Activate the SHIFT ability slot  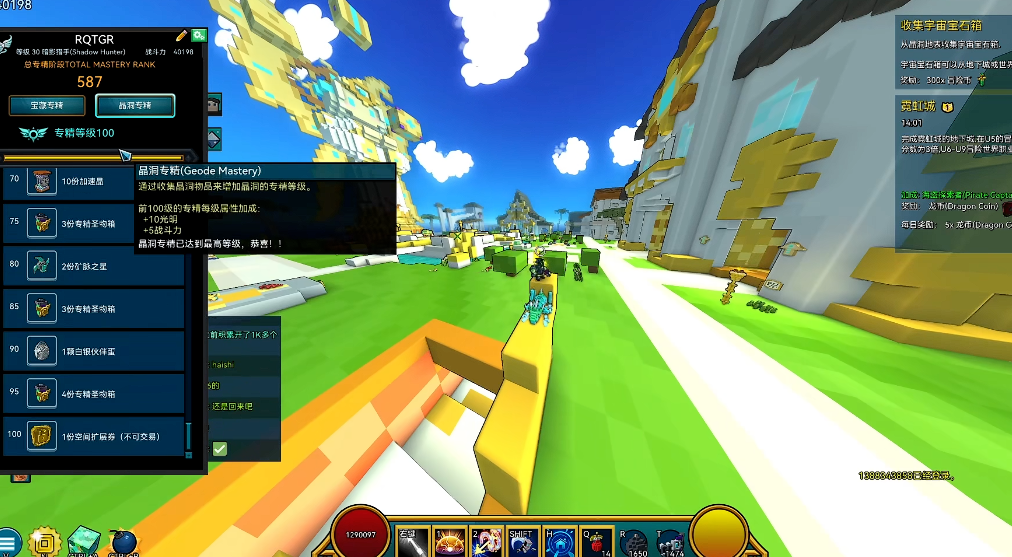click(x=522, y=540)
